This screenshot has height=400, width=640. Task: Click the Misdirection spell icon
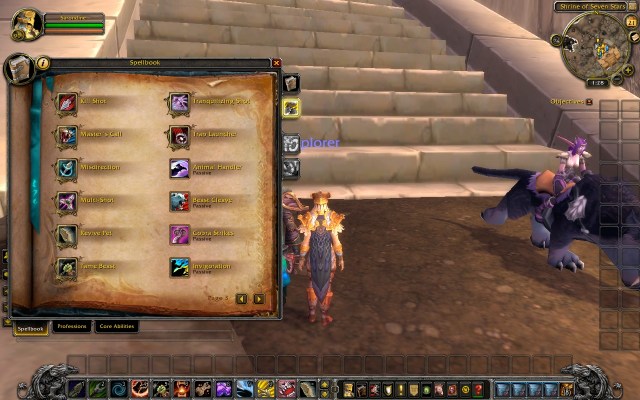[67, 168]
